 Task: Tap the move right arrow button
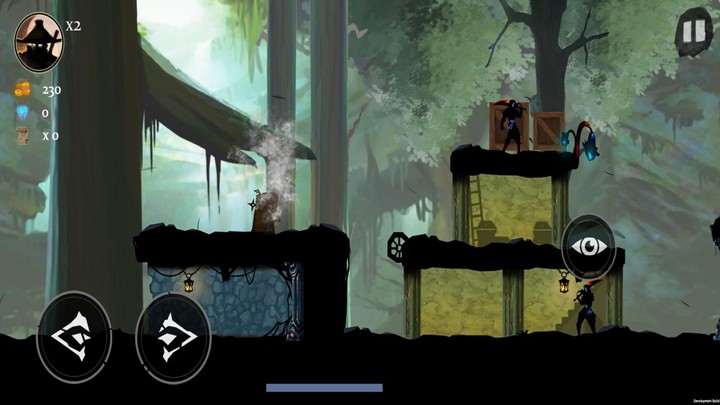click(x=172, y=337)
